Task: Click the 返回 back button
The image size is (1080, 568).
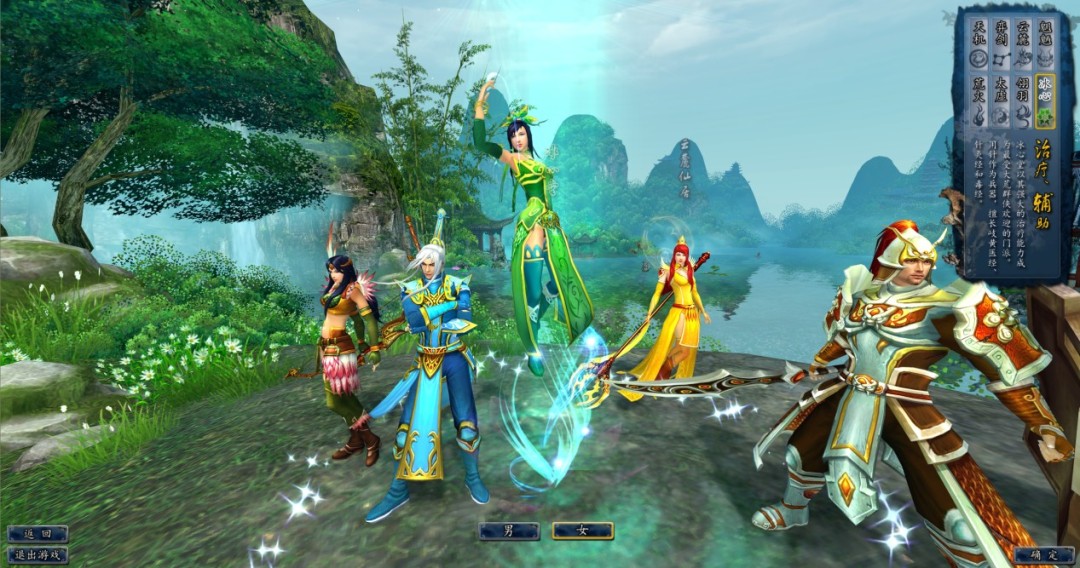Action: pyautogui.click(x=37, y=534)
